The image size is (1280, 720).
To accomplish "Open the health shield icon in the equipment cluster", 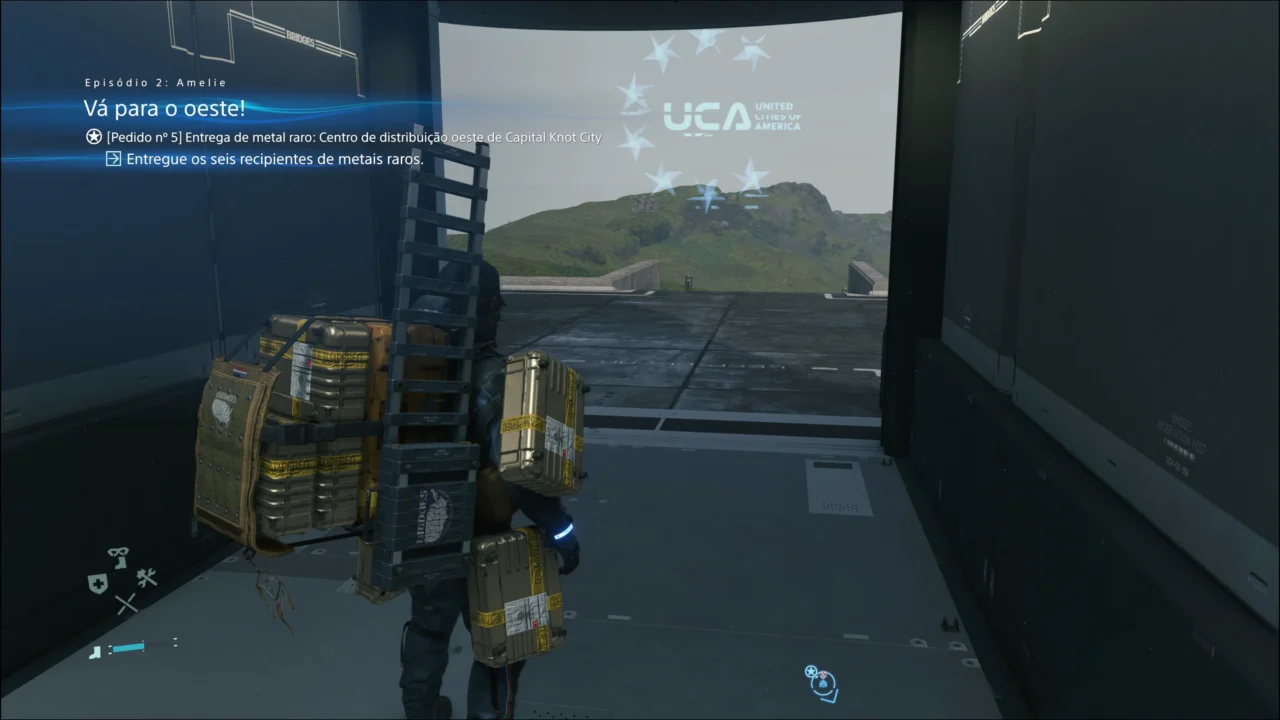I will pos(99,582).
